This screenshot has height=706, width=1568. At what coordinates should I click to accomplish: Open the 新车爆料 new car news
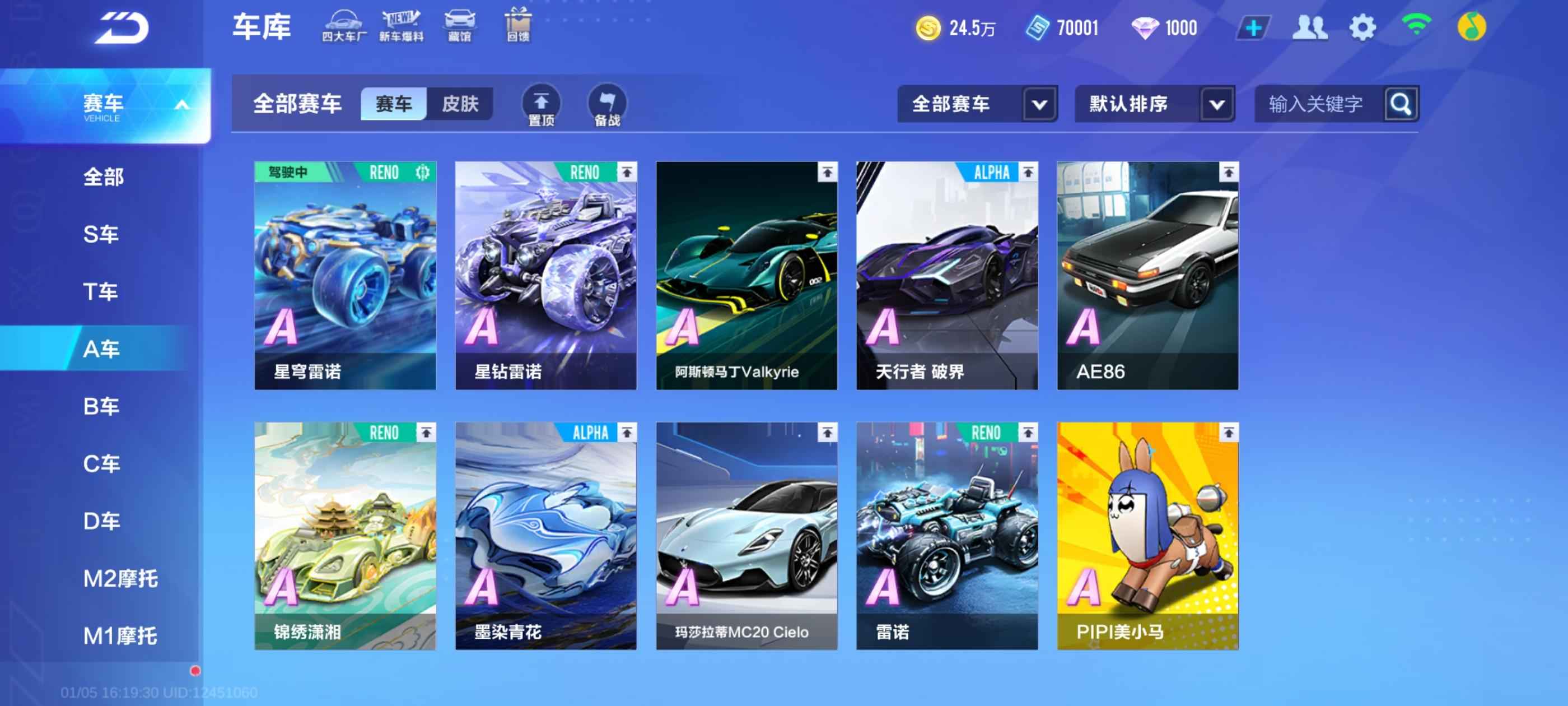(x=401, y=26)
